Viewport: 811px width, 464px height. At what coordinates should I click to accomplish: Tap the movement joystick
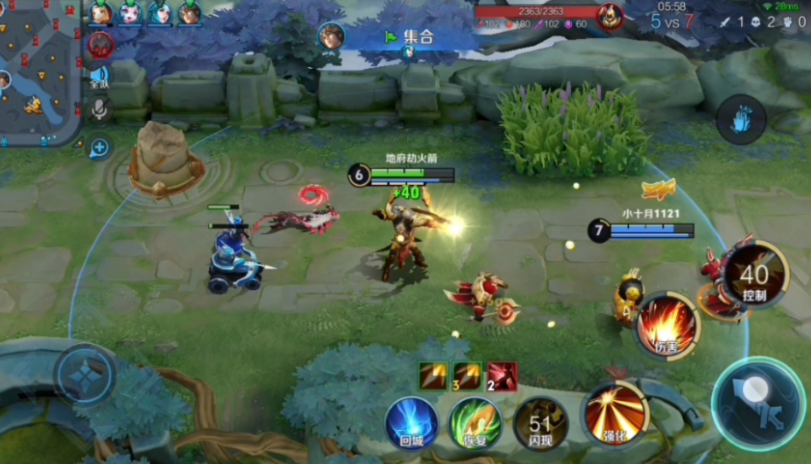(87, 374)
